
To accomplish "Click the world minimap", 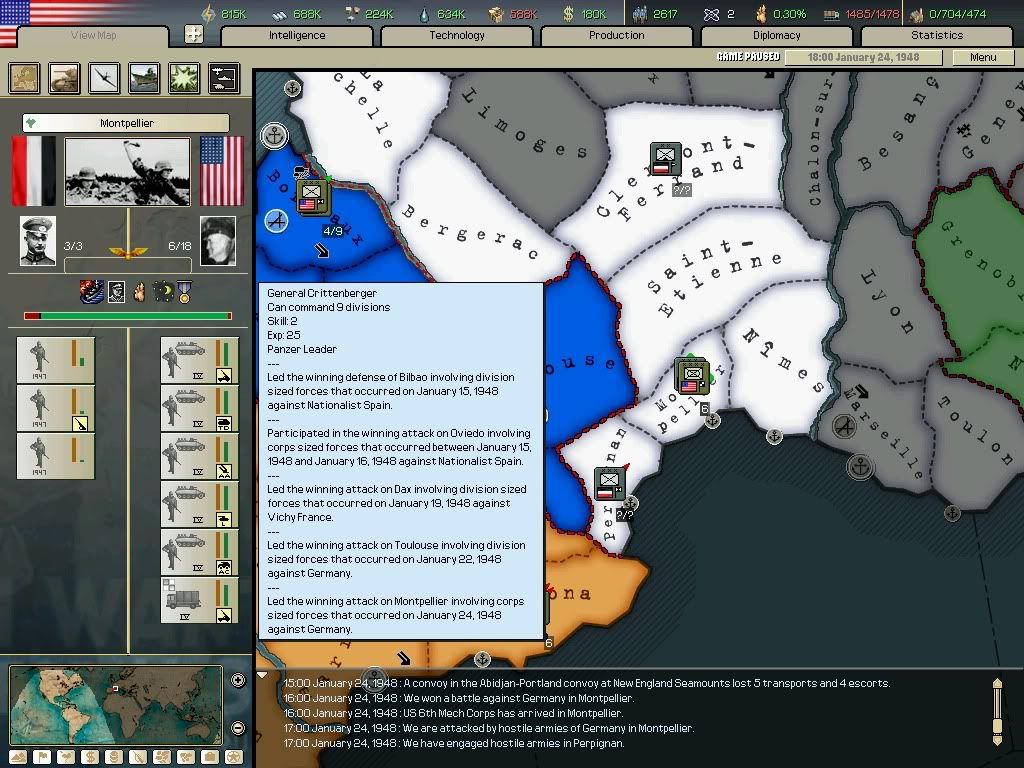I will 116,704.
